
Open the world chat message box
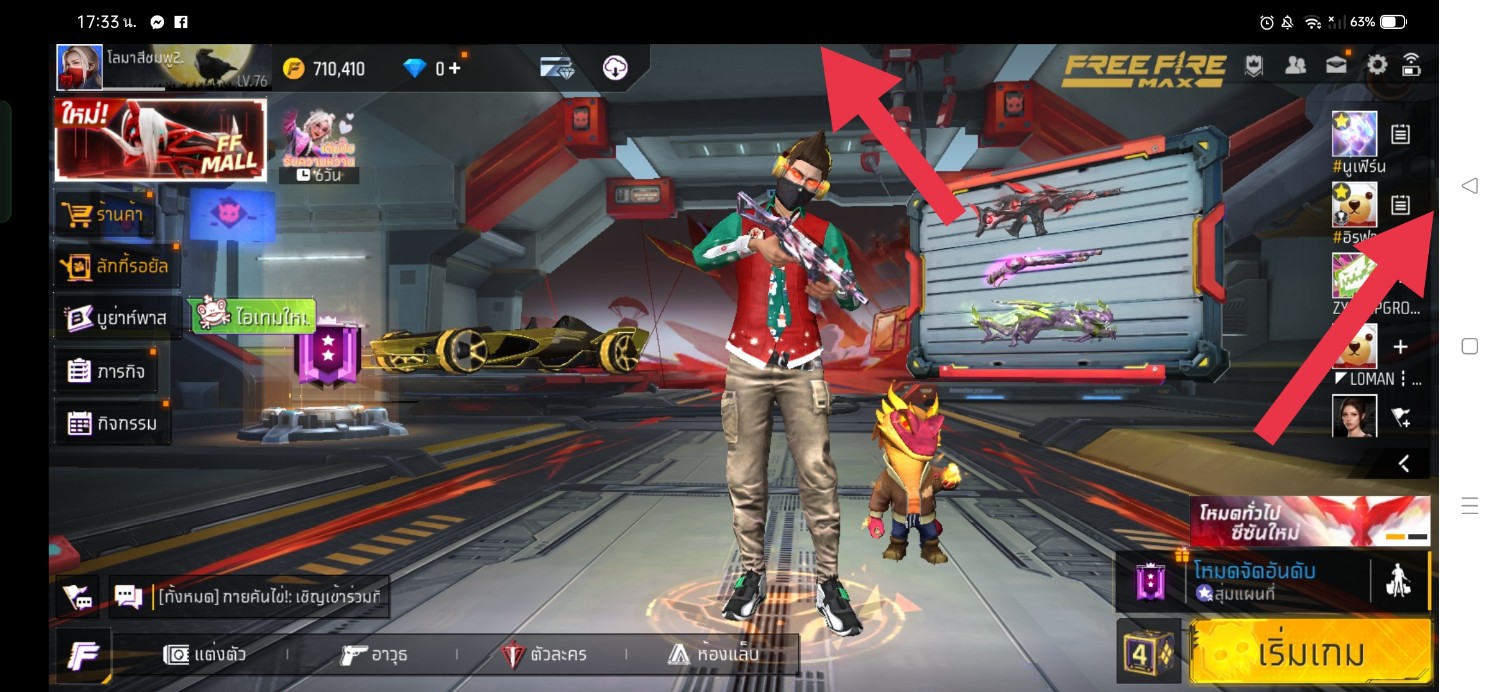click(250, 598)
